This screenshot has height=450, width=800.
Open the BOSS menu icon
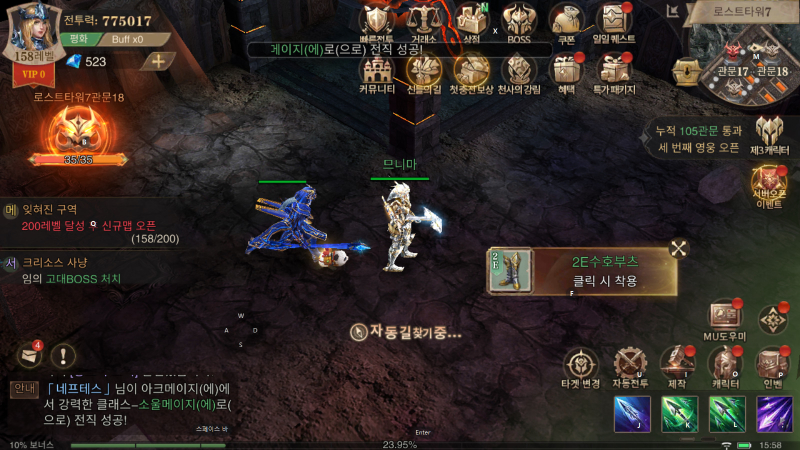tap(517, 21)
